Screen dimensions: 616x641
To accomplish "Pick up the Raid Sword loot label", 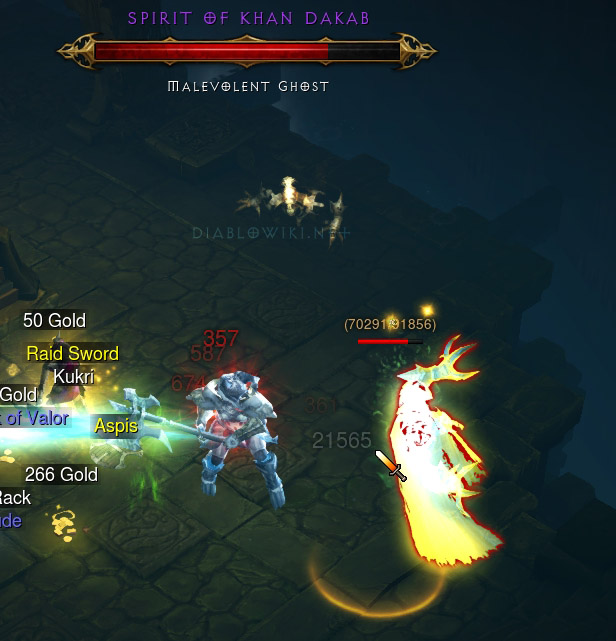I will tap(72, 354).
